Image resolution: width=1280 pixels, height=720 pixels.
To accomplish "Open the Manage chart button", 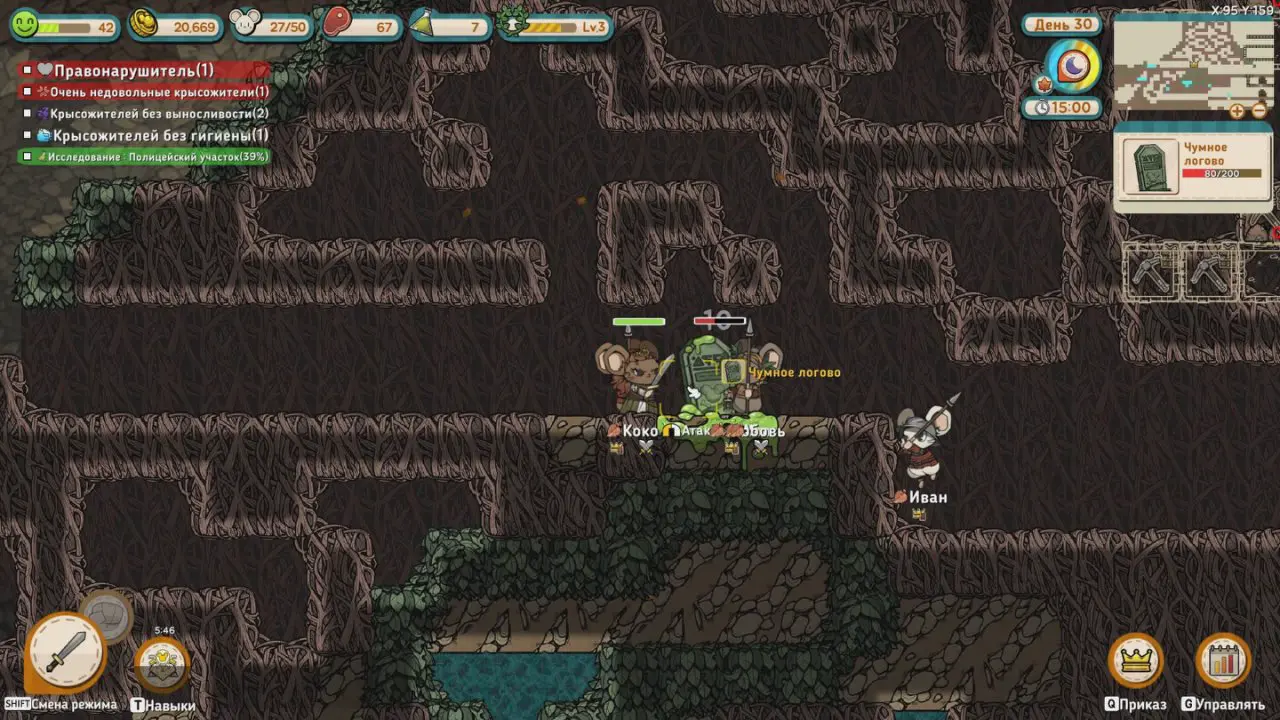I will pos(1223,660).
